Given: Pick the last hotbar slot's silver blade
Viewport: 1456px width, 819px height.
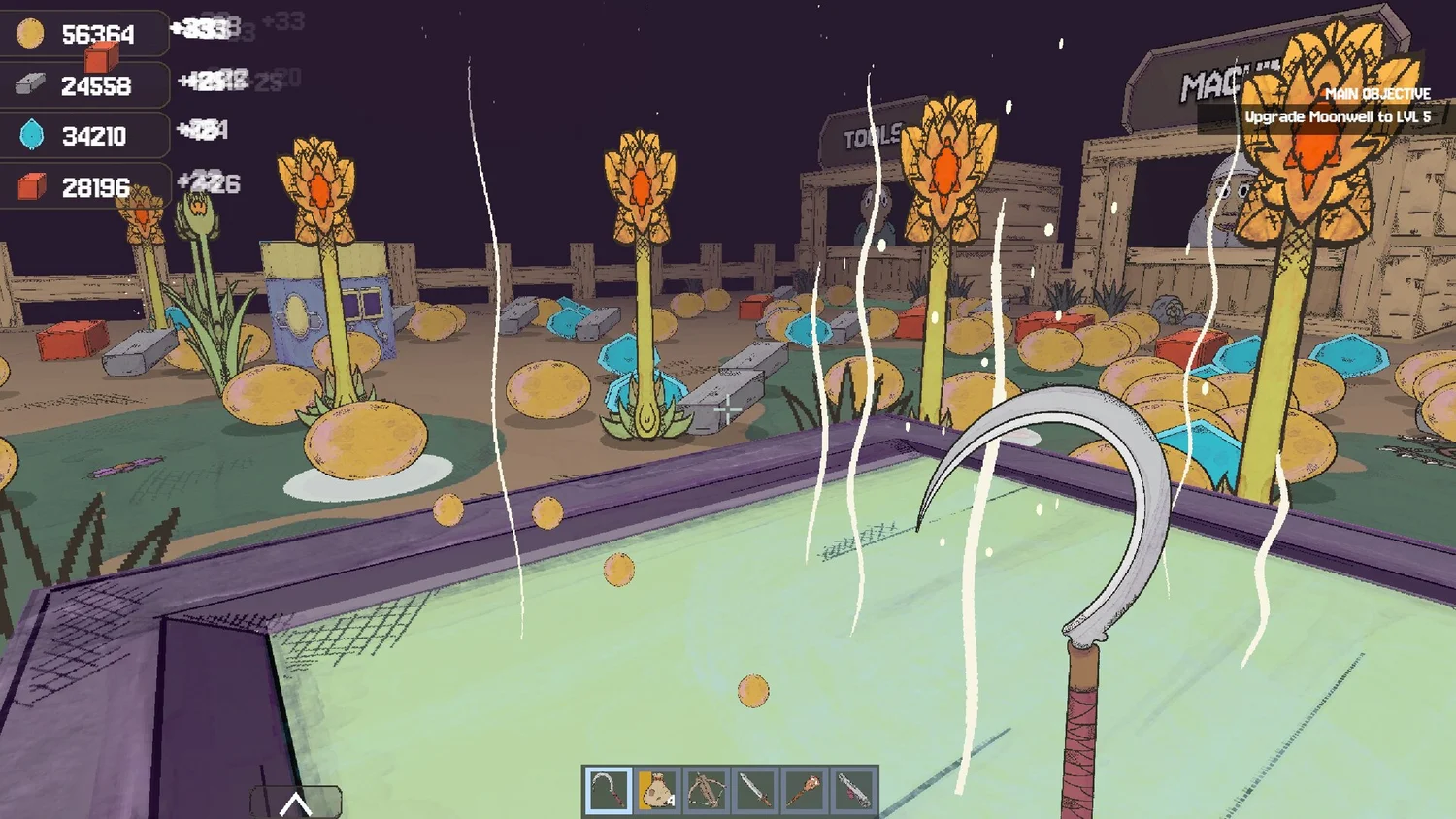Looking at the screenshot, I should [x=853, y=790].
